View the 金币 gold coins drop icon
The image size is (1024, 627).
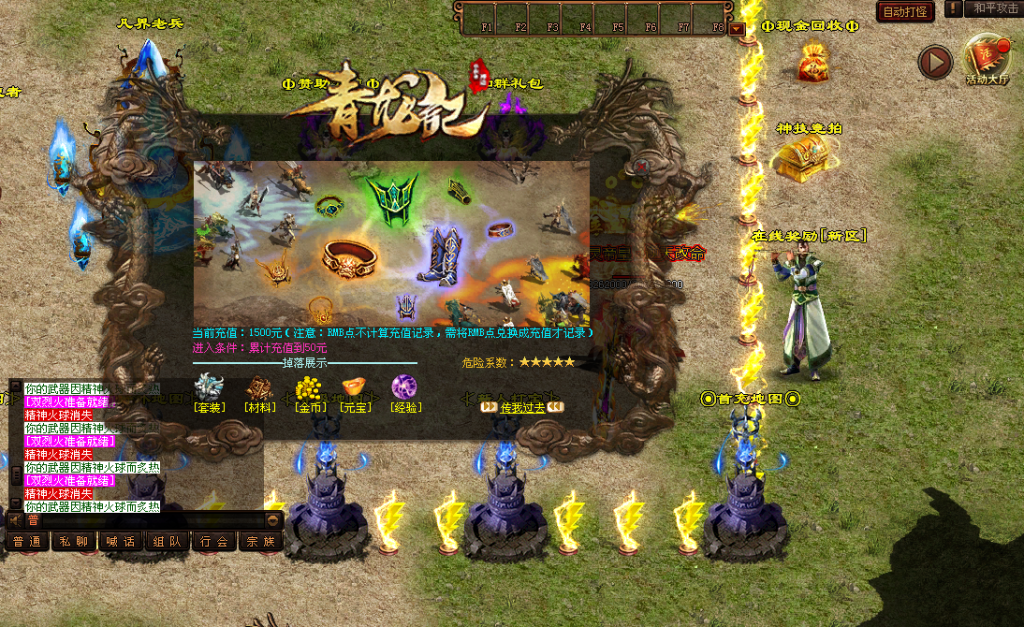(x=308, y=387)
